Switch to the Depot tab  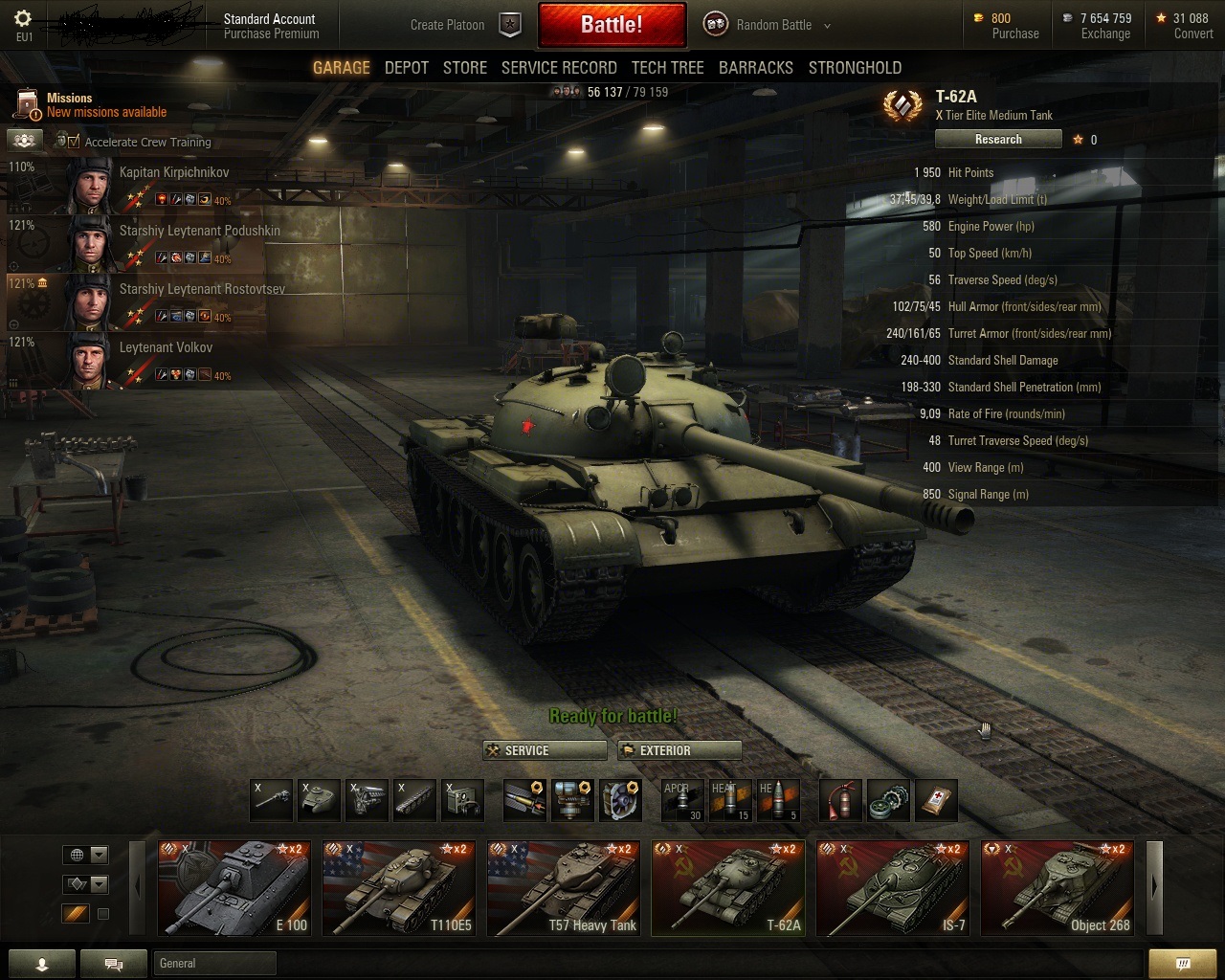406,68
